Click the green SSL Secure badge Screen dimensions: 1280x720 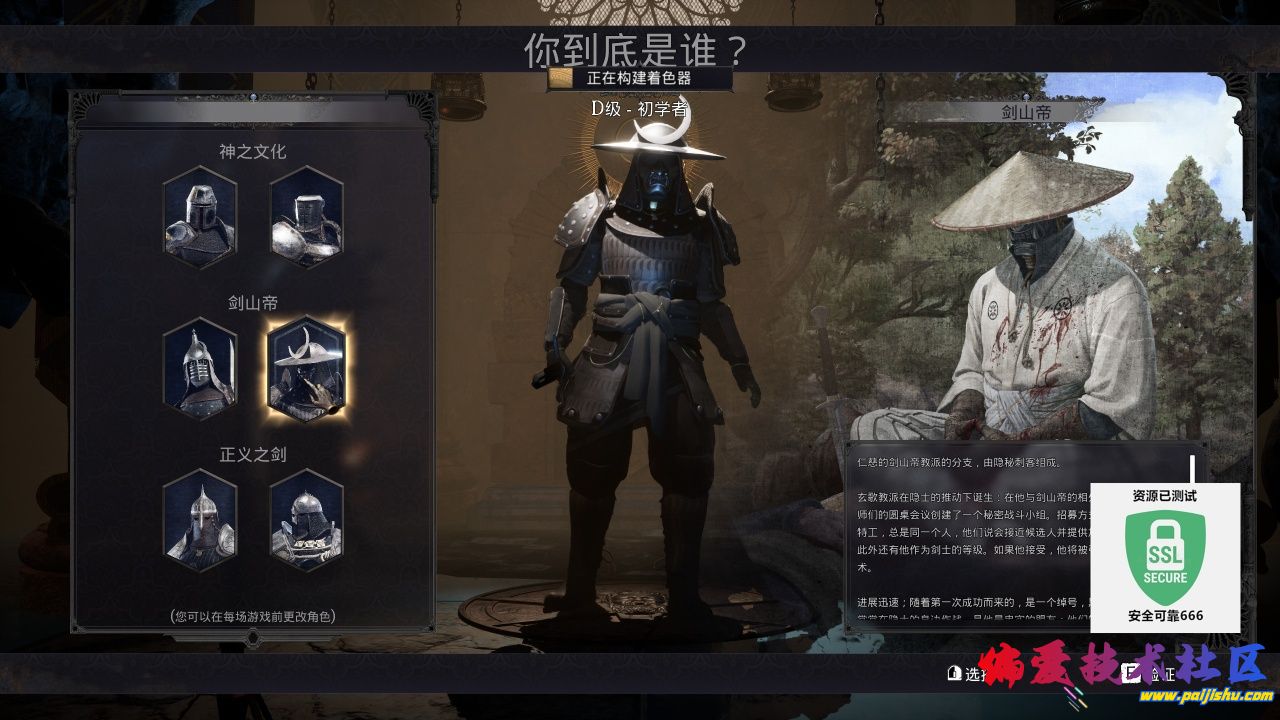(1165, 556)
